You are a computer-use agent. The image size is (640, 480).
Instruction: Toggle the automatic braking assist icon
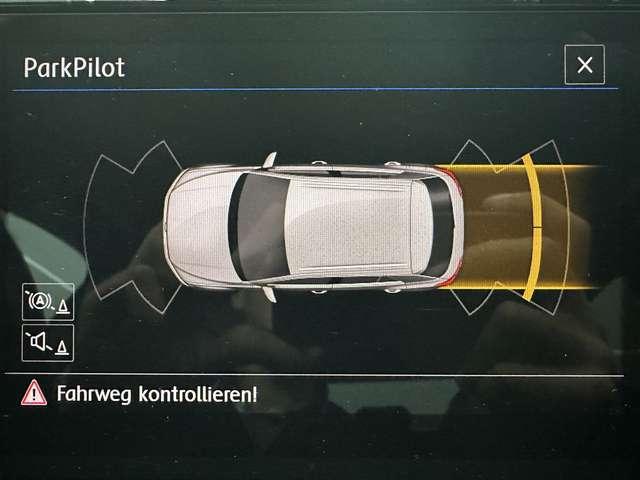click(48, 301)
